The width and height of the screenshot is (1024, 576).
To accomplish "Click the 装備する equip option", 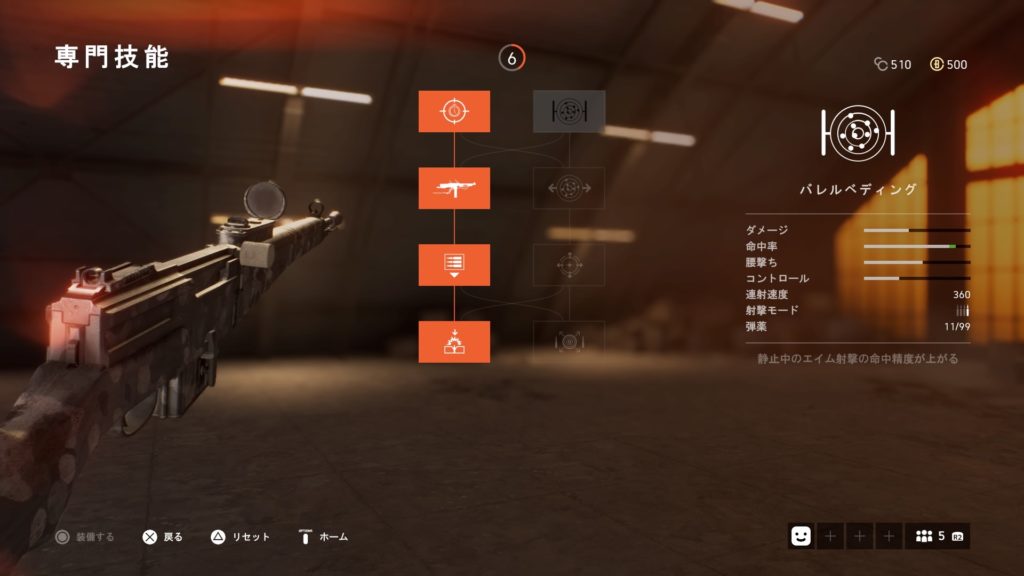I will pyautogui.click(x=85, y=537).
